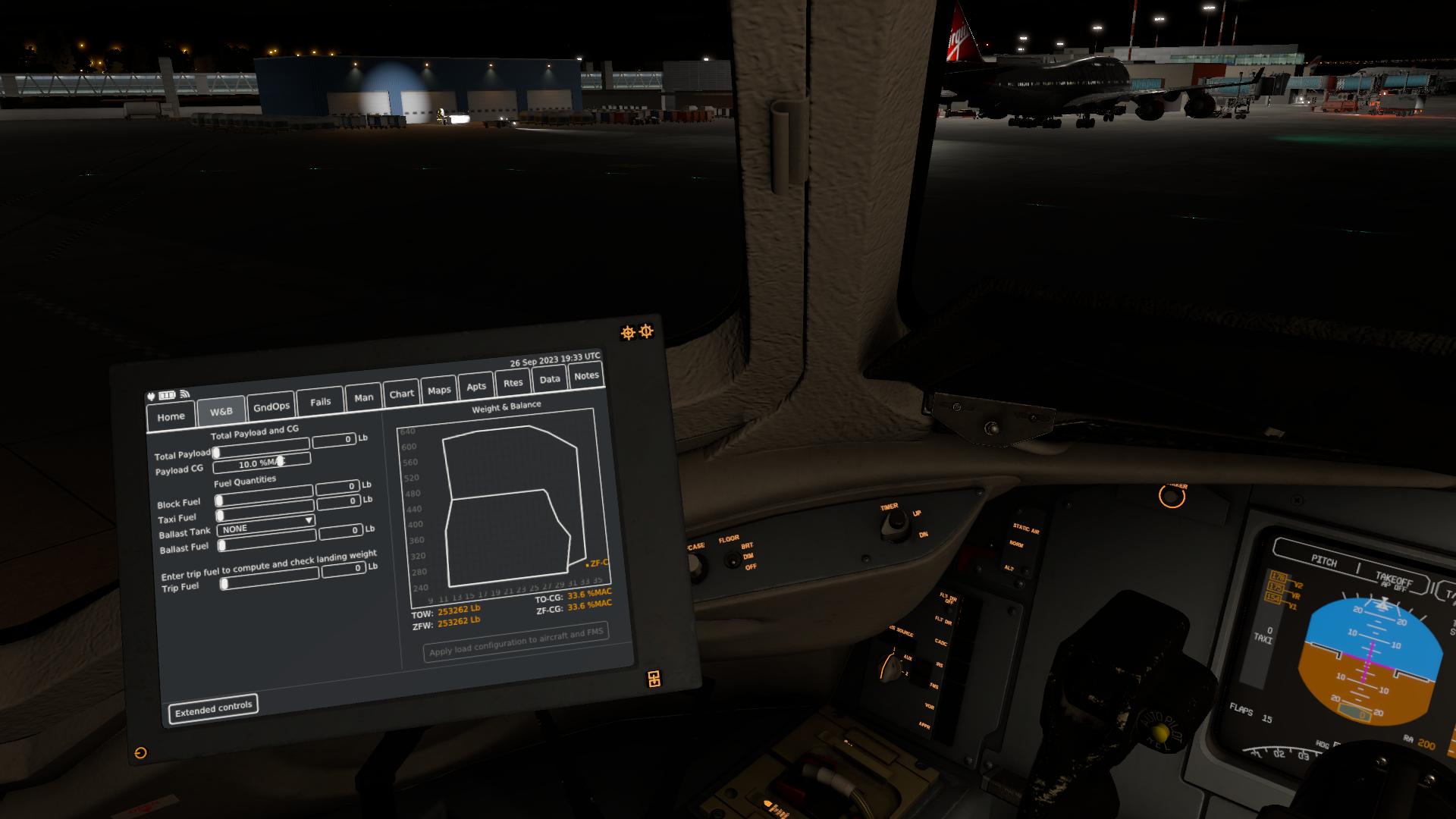Select the Data tab
Image resolution: width=1456 pixels, height=819 pixels.
click(548, 380)
